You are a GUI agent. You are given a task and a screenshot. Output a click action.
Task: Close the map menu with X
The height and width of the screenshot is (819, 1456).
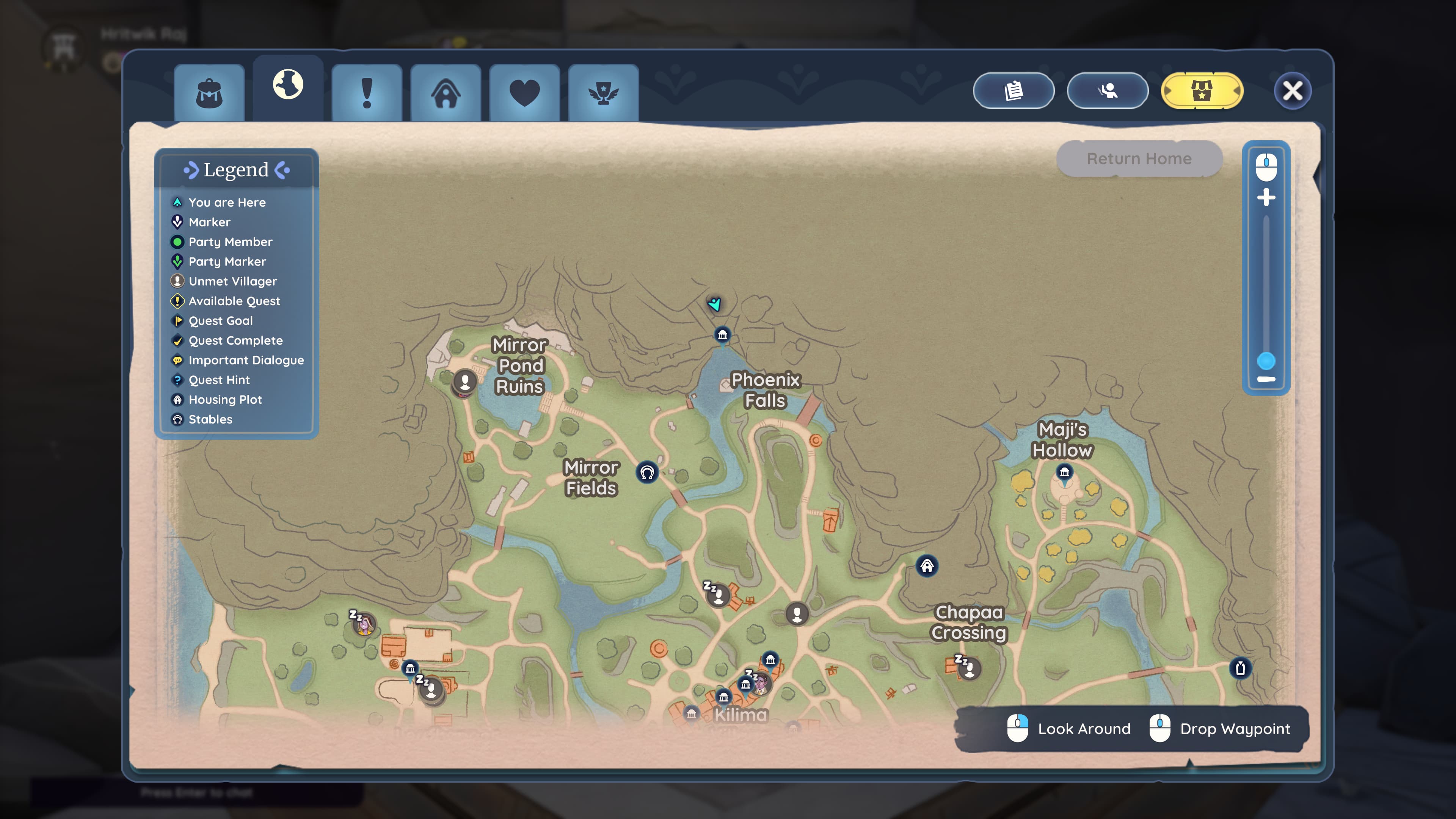tap(1292, 91)
